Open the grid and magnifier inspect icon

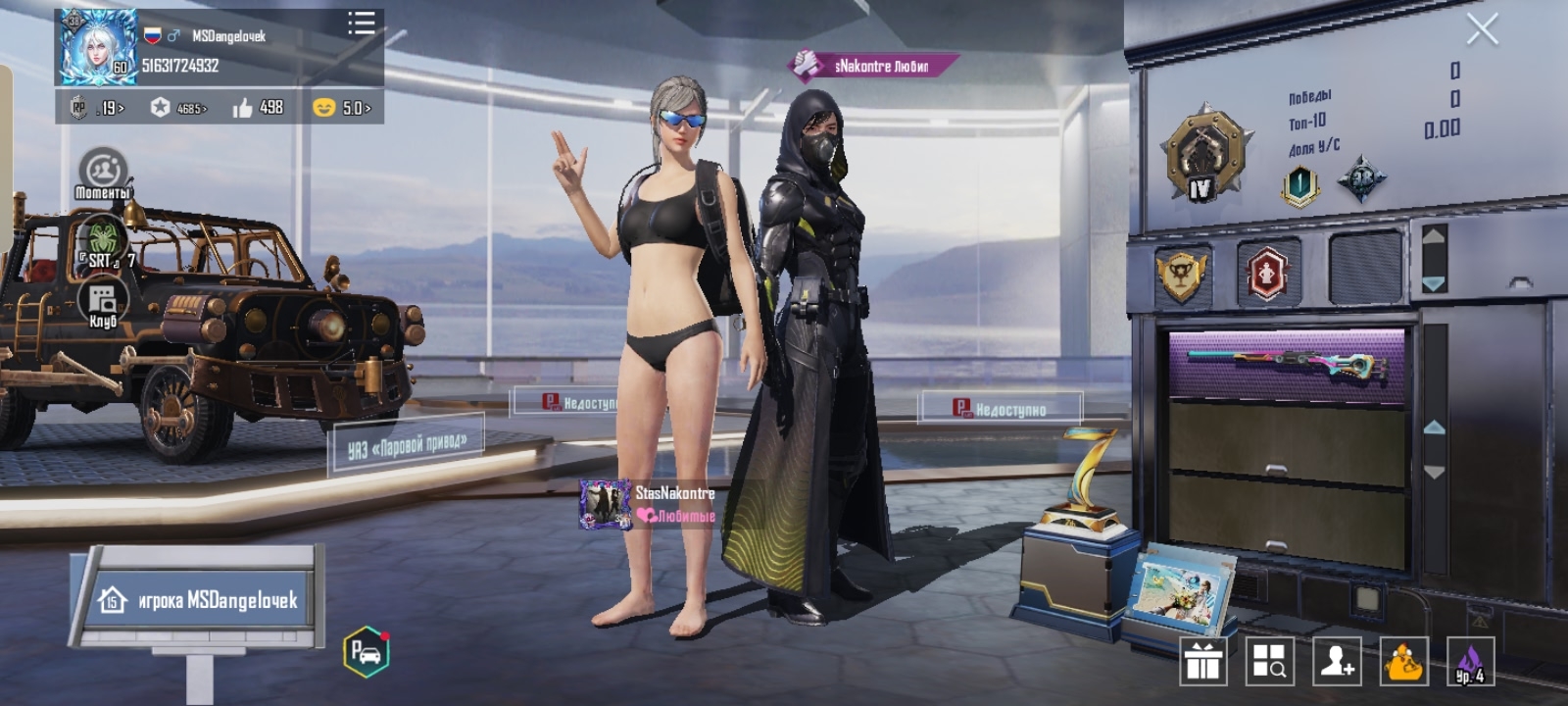click(x=1269, y=661)
